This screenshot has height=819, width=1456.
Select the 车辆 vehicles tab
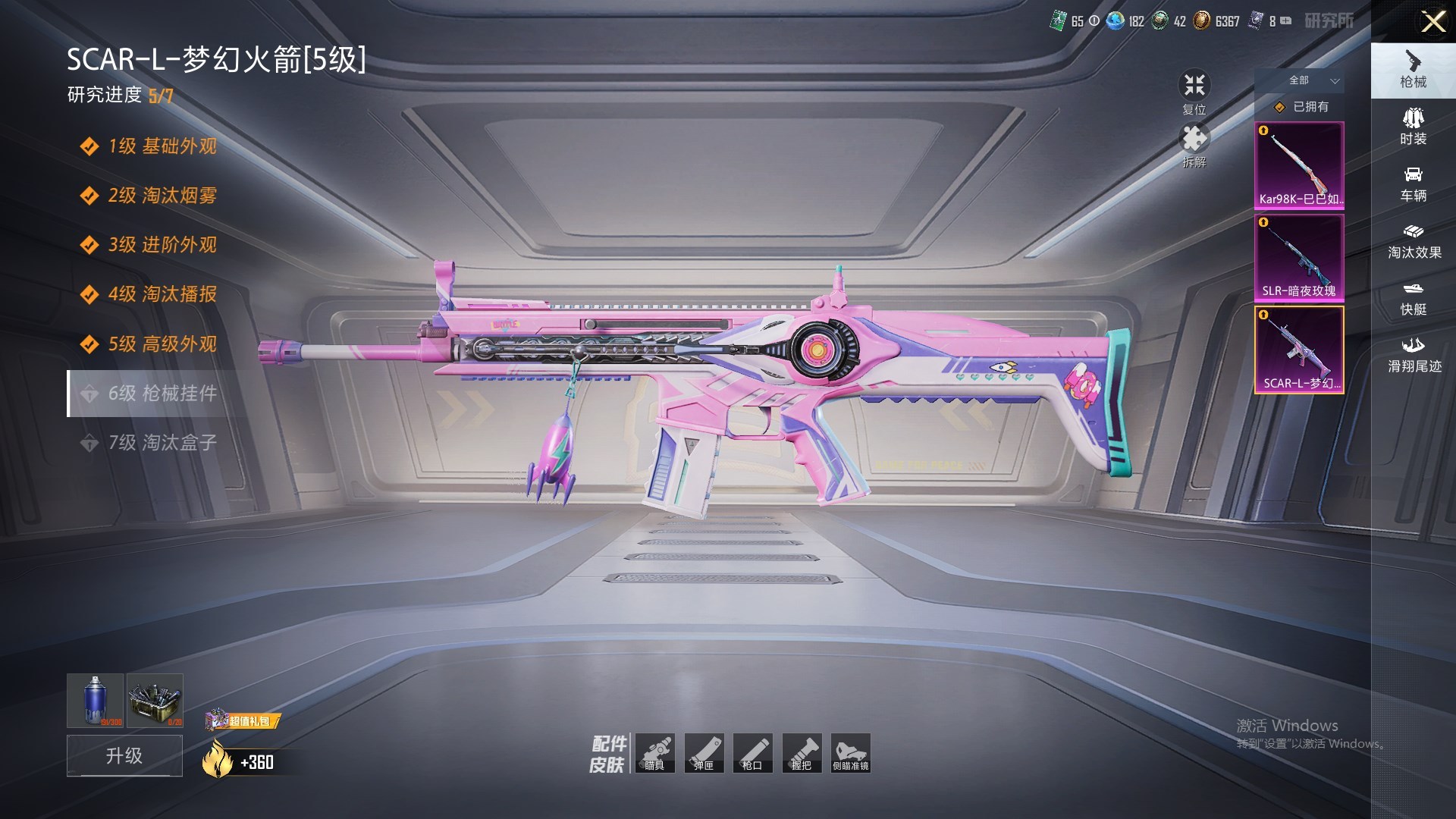[x=1413, y=184]
